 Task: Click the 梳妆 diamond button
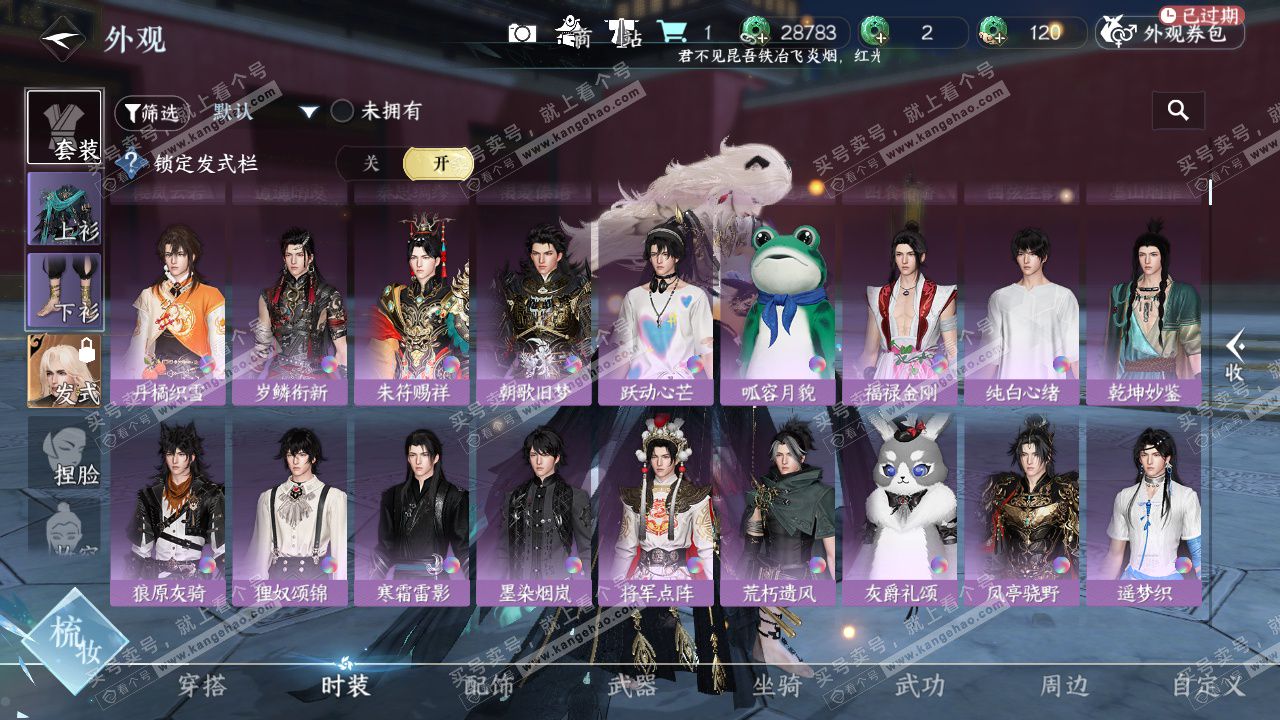[x=75, y=641]
